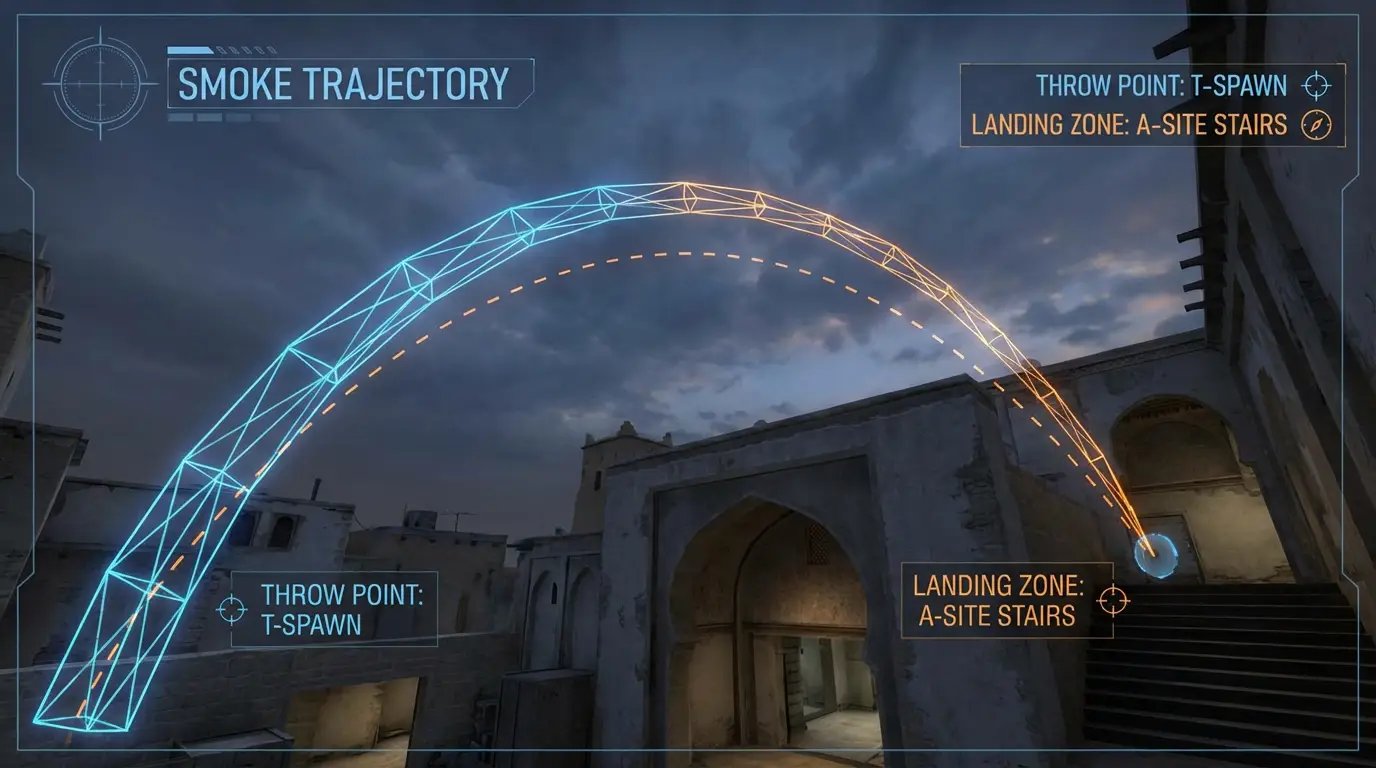
Task: Activate the orange crosshair on the Landing Zone callout
Action: [1113, 600]
